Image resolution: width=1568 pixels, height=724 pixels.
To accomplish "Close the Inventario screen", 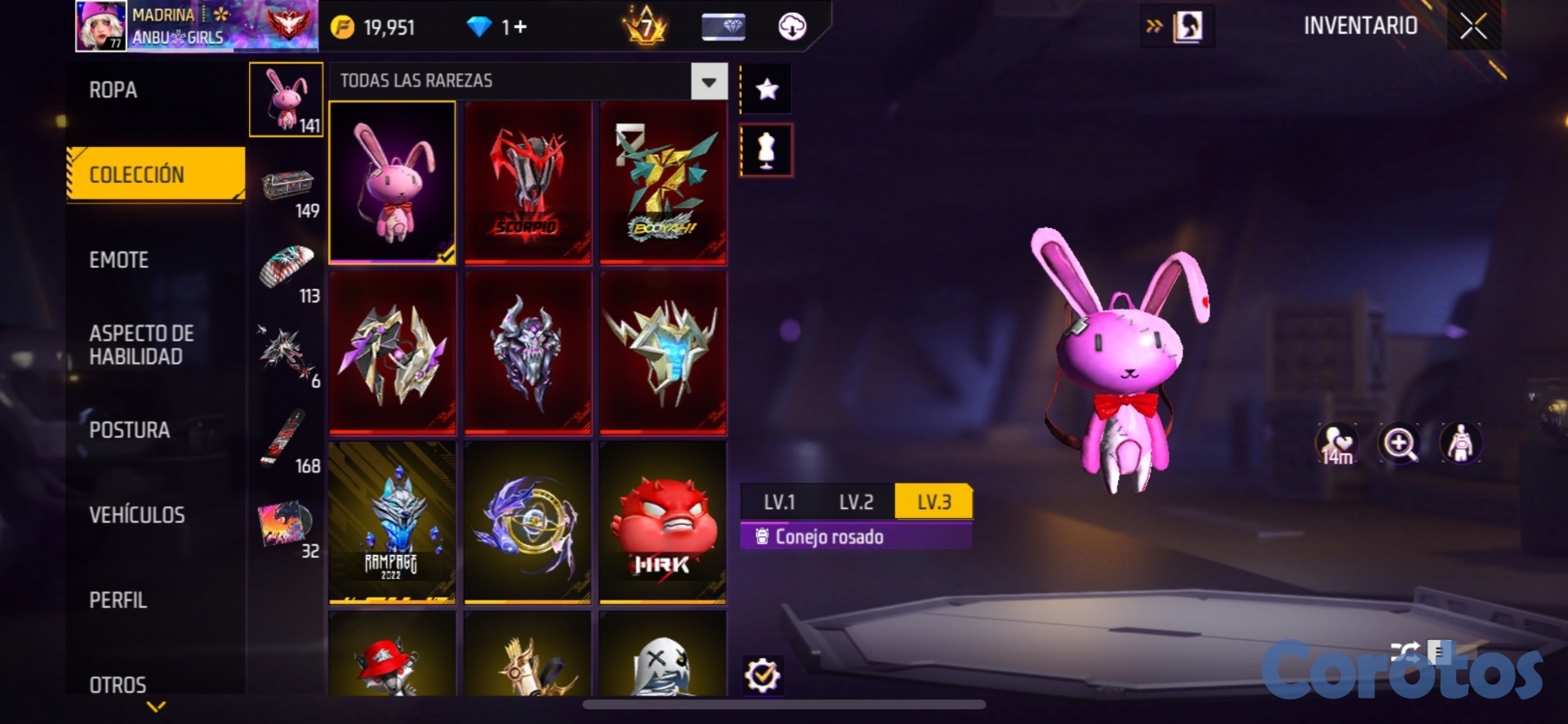I will [1473, 27].
